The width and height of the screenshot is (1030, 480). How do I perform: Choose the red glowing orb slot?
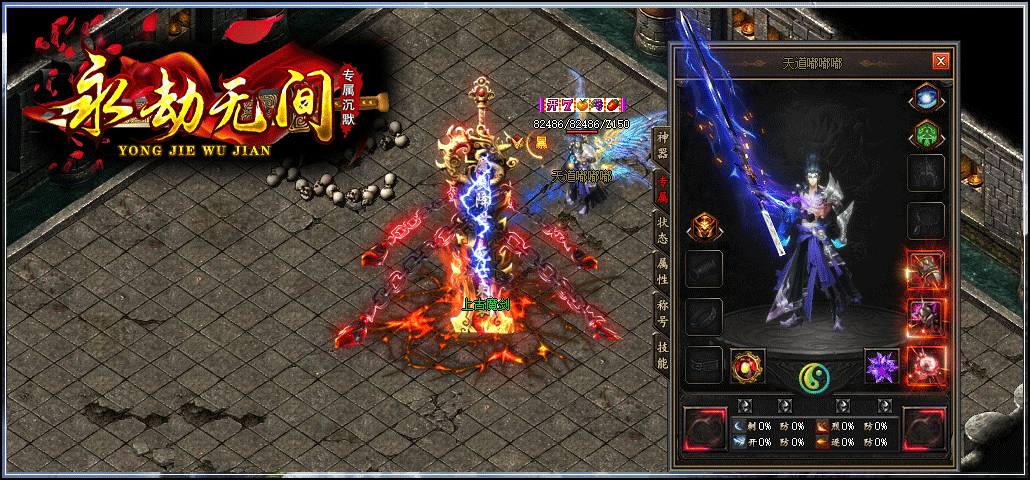tap(925, 363)
